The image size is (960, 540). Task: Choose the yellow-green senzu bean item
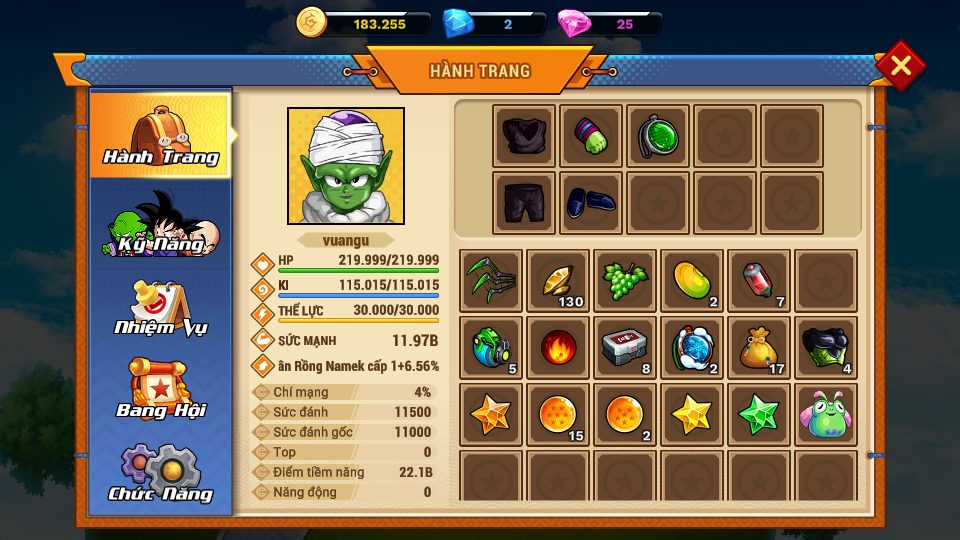pos(692,280)
